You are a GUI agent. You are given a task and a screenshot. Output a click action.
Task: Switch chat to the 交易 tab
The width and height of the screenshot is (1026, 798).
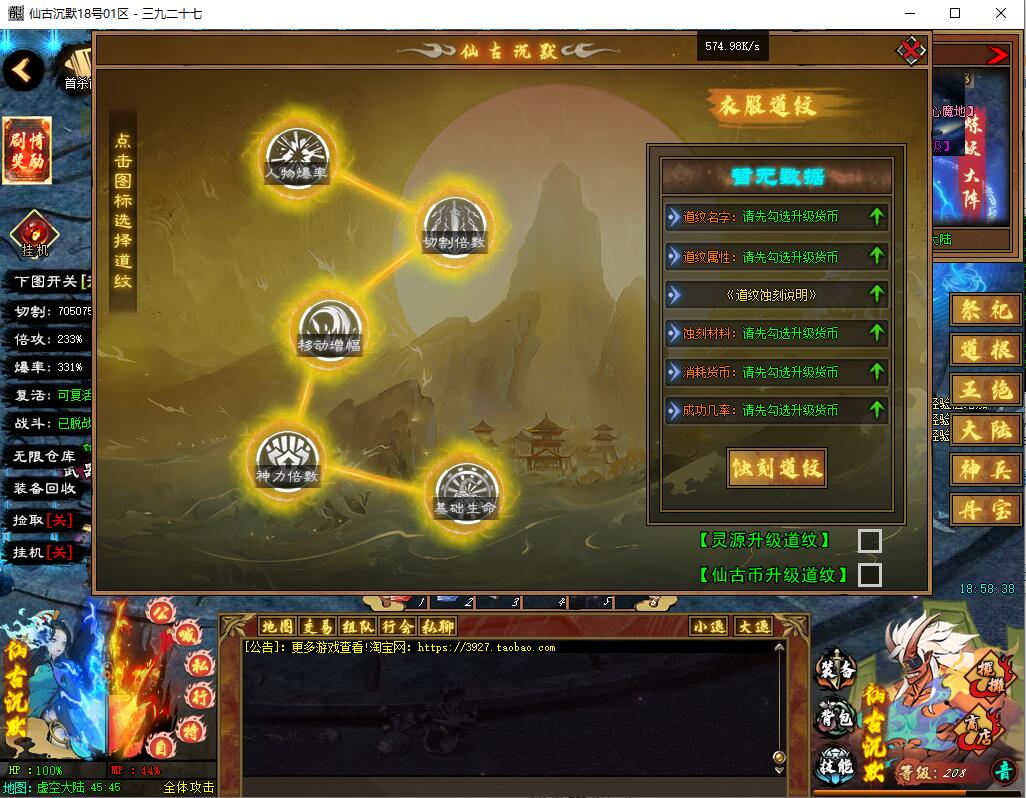pos(317,627)
